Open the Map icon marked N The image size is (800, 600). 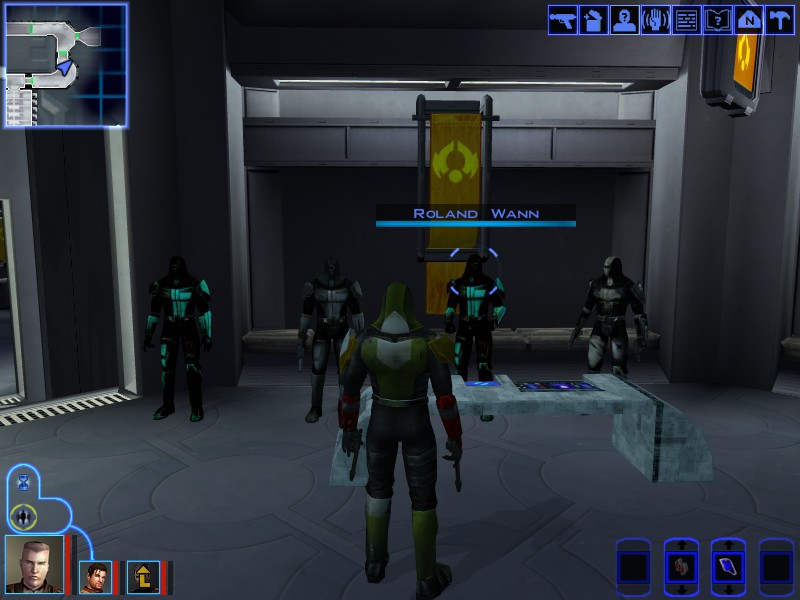pyautogui.click(x=748, y=20)
